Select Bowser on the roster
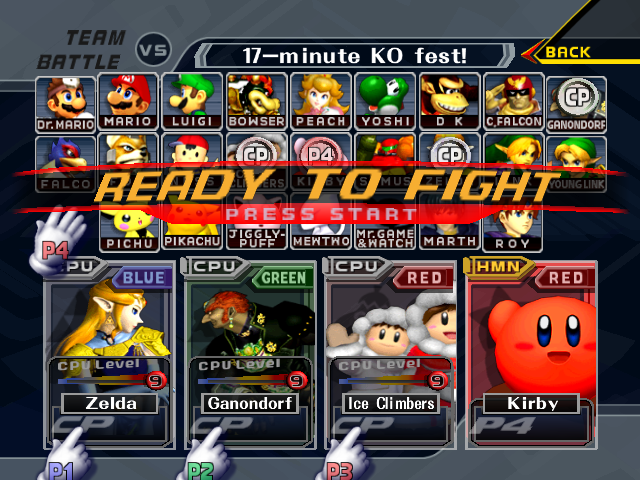Viewport: 640px width, 480px height. 256,102
